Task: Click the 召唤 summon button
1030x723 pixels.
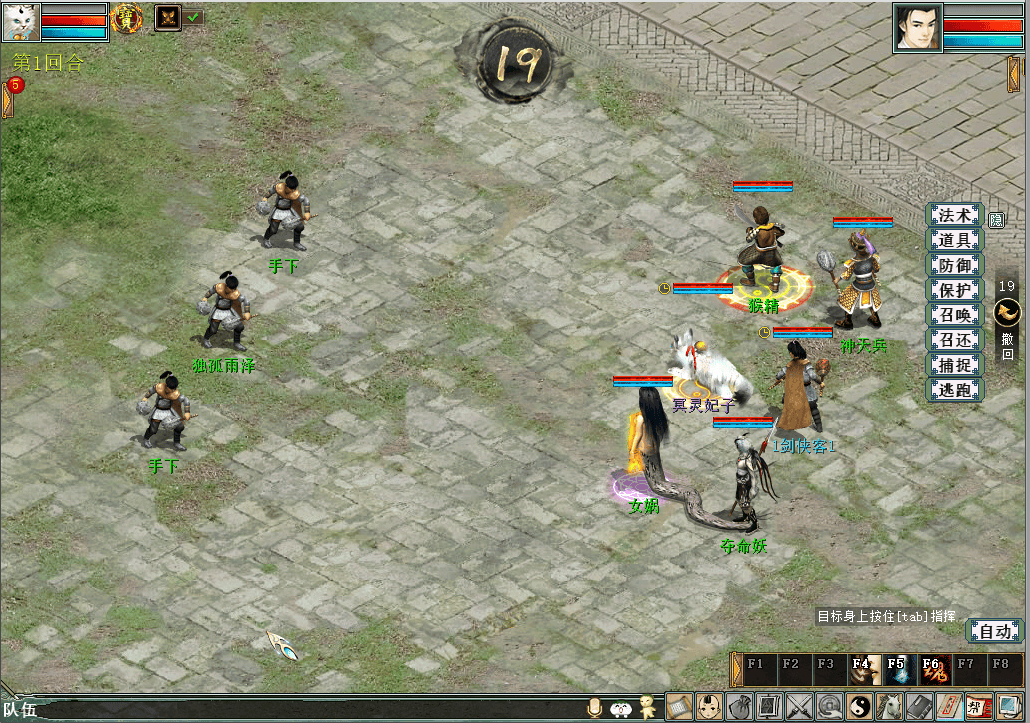Action: pos(954,315)
